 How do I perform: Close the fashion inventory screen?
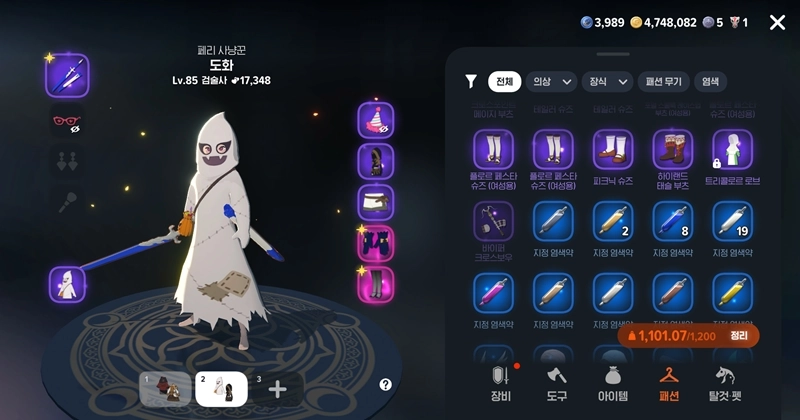[777, 22]
